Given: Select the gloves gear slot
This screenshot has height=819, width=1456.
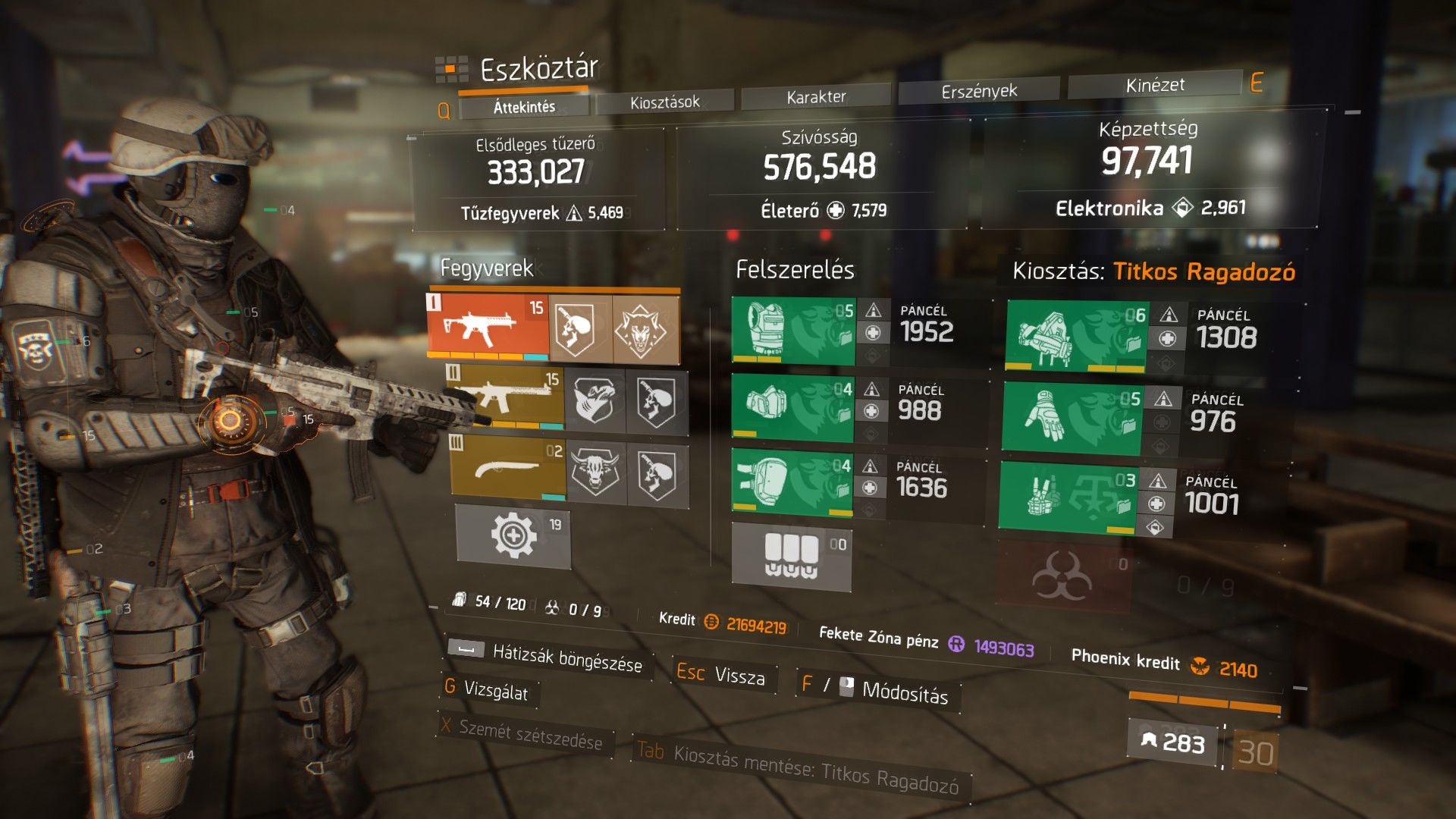Looking at the screenshot, I should click(x=1070, y=417).
